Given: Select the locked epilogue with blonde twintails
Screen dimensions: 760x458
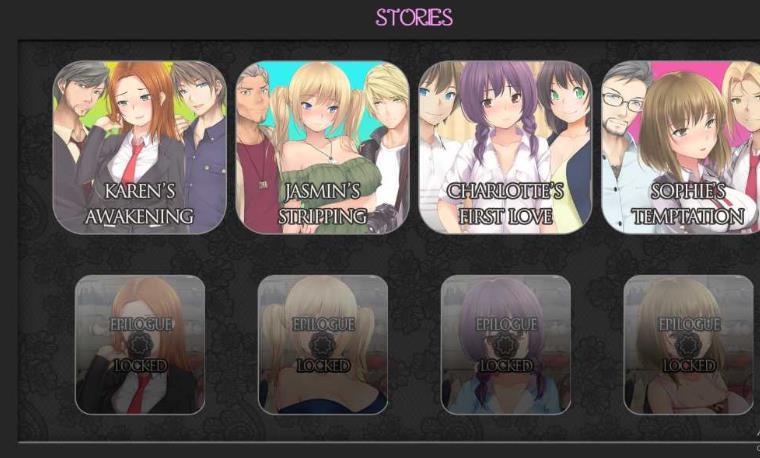Looking at the screenshot, I should pyautogui.click(x=323, y=344).
